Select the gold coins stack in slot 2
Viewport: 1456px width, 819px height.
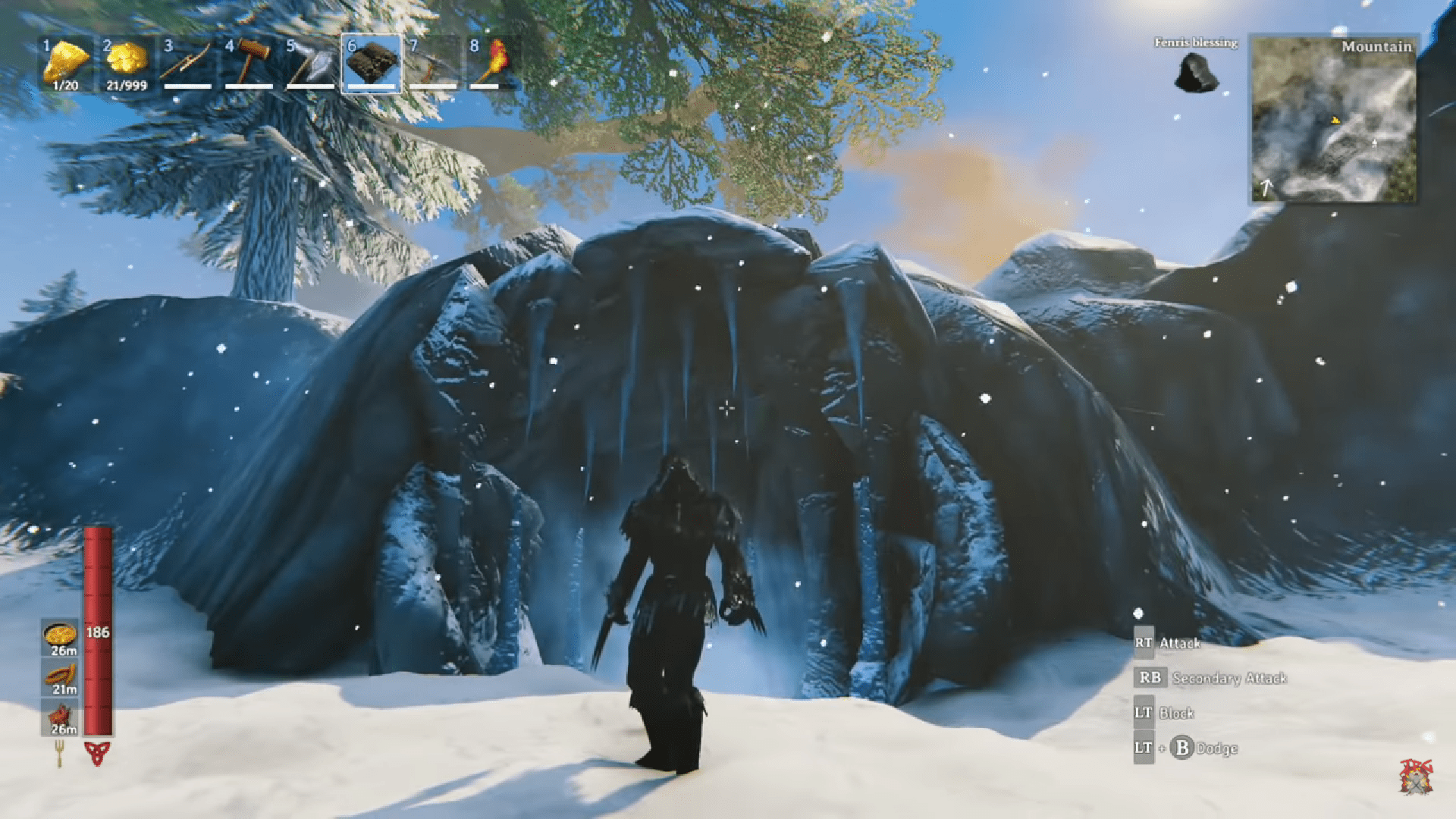(126, 62)
